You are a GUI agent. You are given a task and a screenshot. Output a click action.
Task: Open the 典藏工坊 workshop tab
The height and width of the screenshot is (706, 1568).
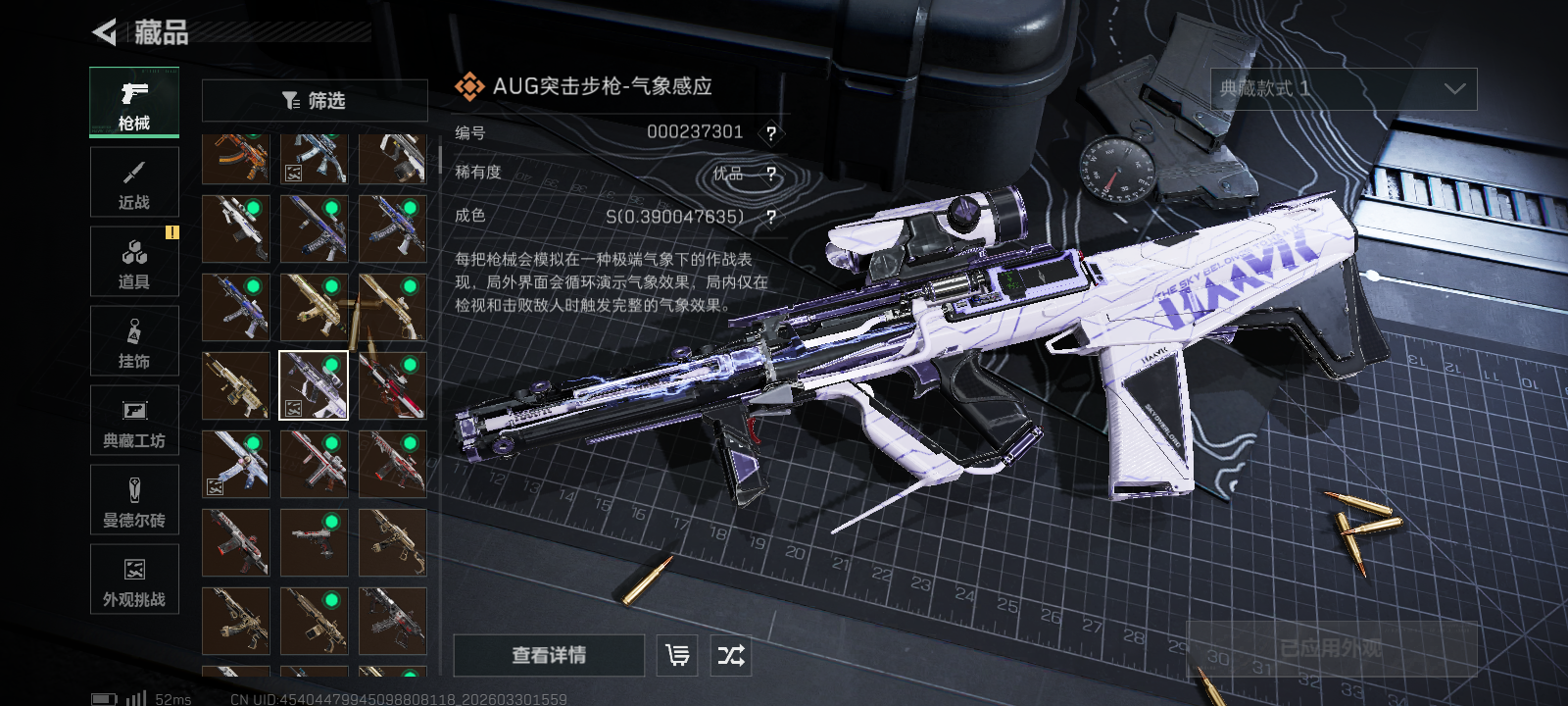(134, 421)
